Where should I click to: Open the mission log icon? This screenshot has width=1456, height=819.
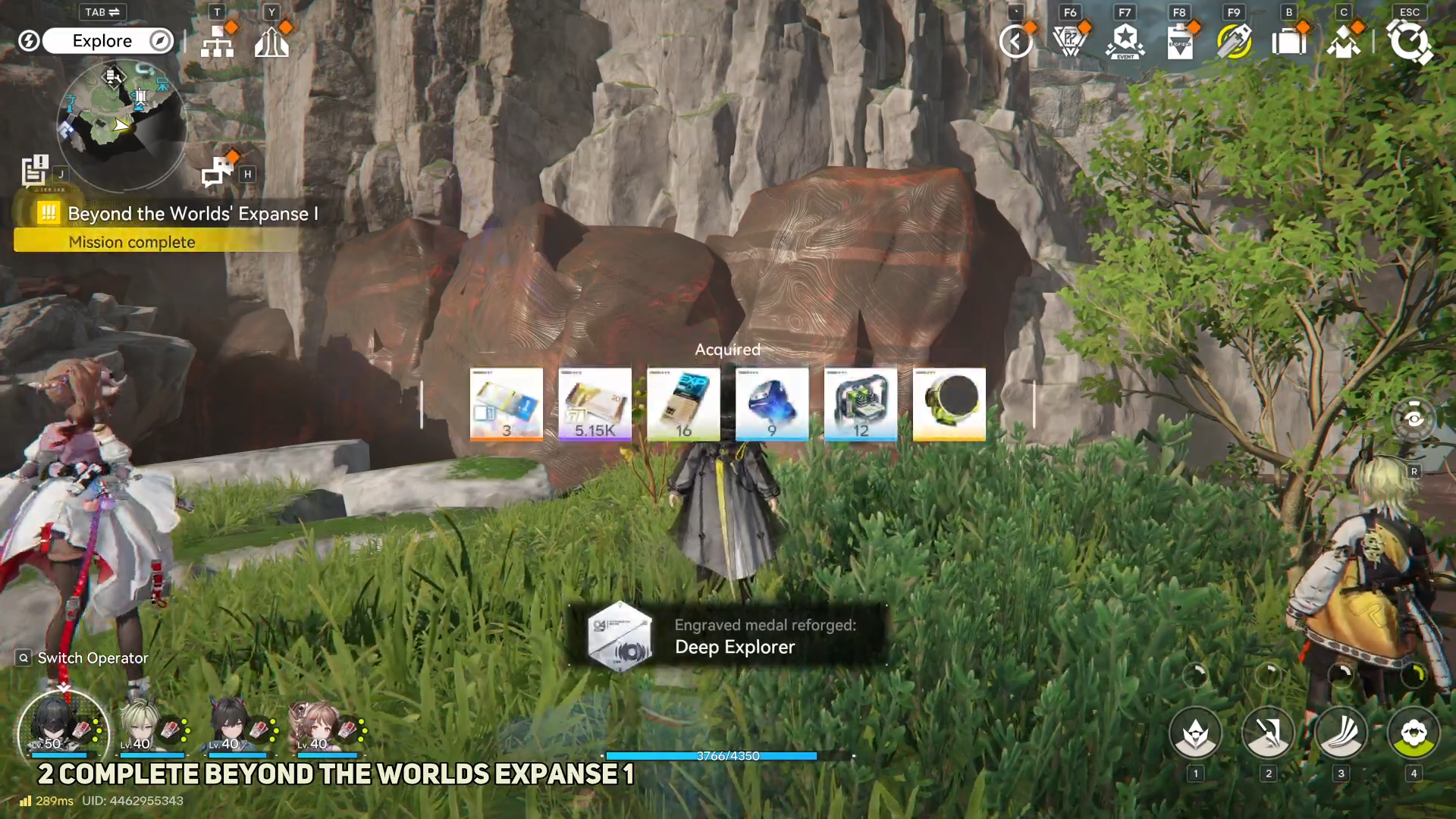35,171
